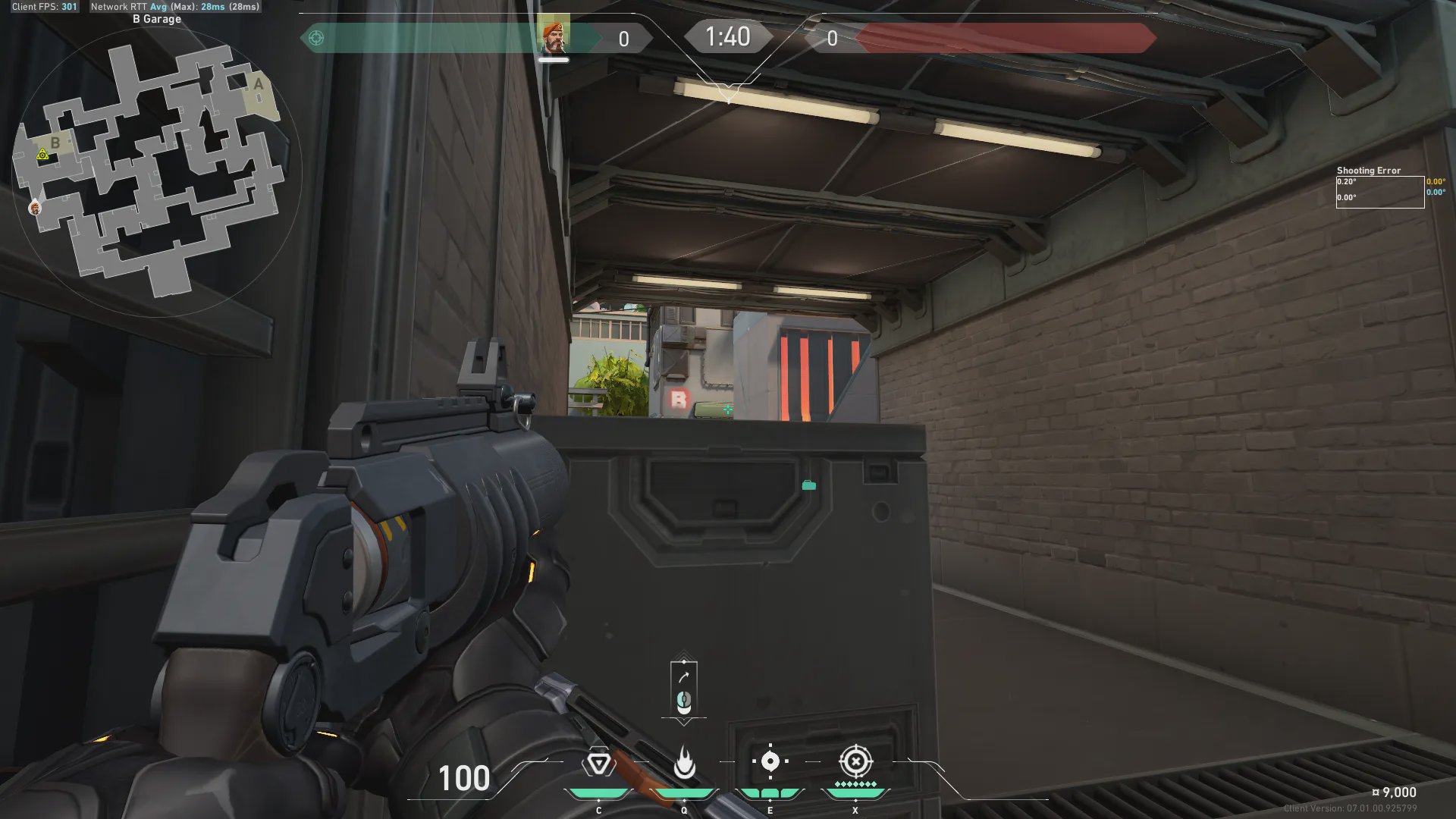Select the Incendiary flame ability icon

[x=684, y=763]
